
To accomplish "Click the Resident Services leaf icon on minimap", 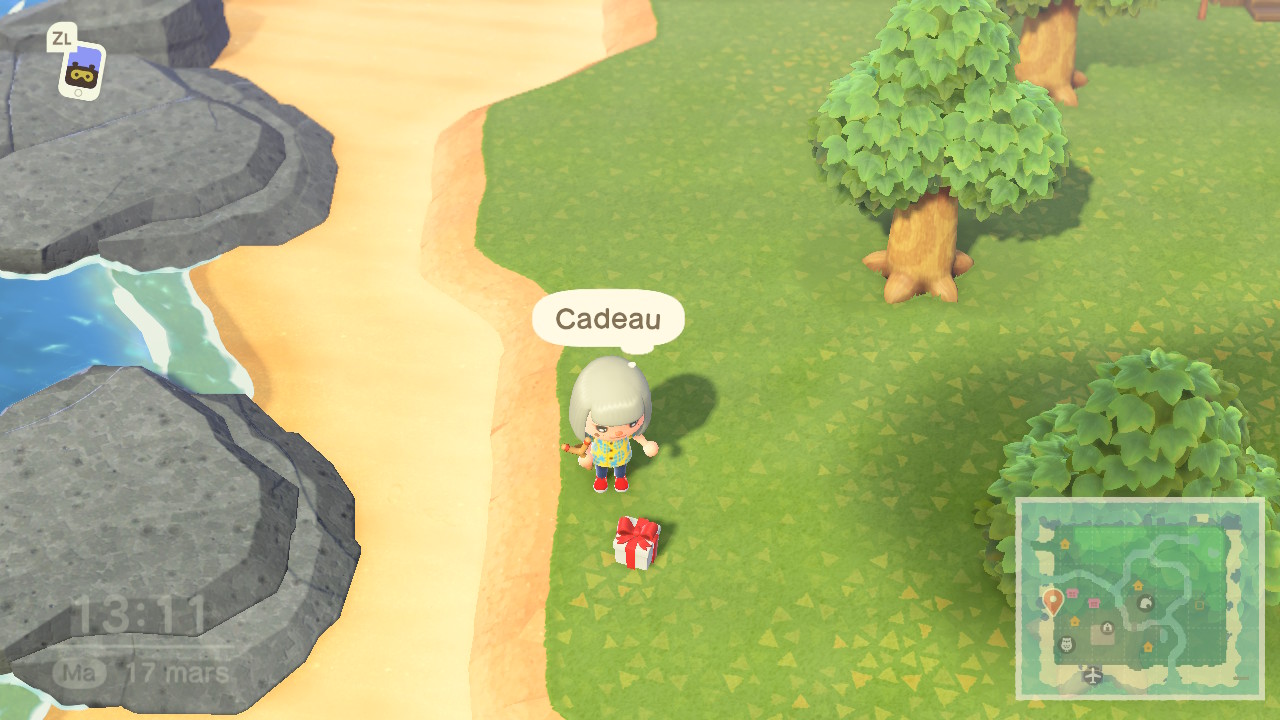I will click(x=1147, y=604).
